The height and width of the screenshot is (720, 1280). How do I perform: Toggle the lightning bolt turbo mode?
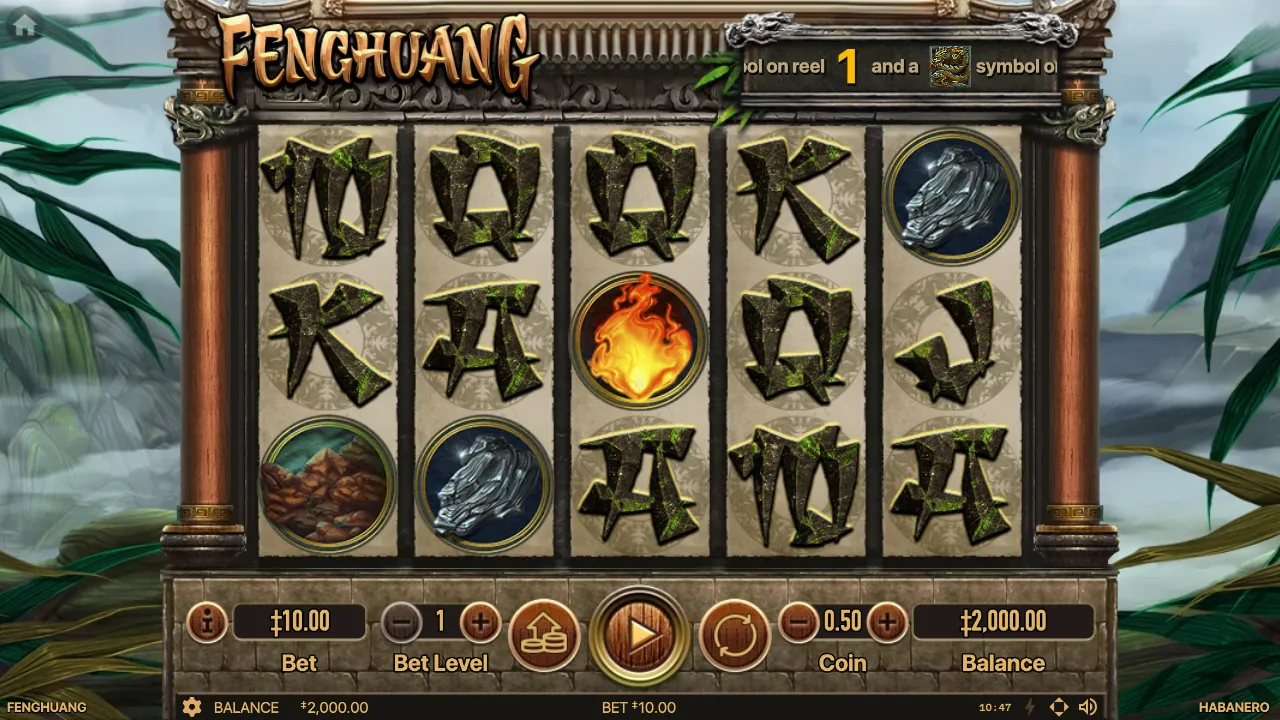pos(1030,707)
